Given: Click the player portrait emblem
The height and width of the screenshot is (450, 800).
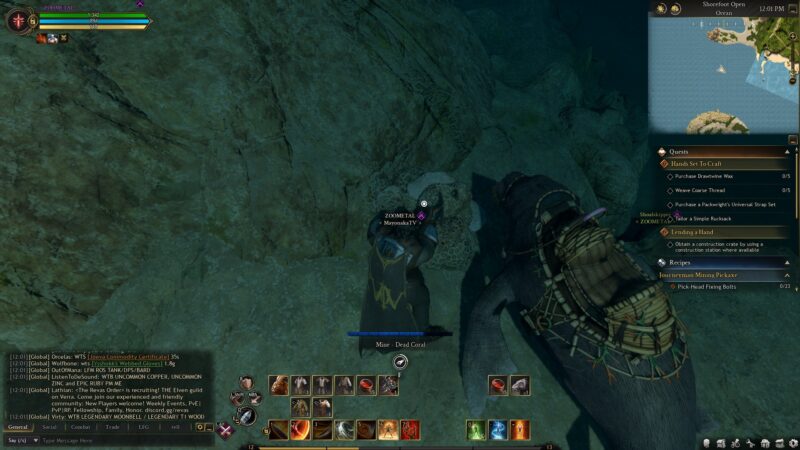Looking at the screenshot, I should [17, 19].
